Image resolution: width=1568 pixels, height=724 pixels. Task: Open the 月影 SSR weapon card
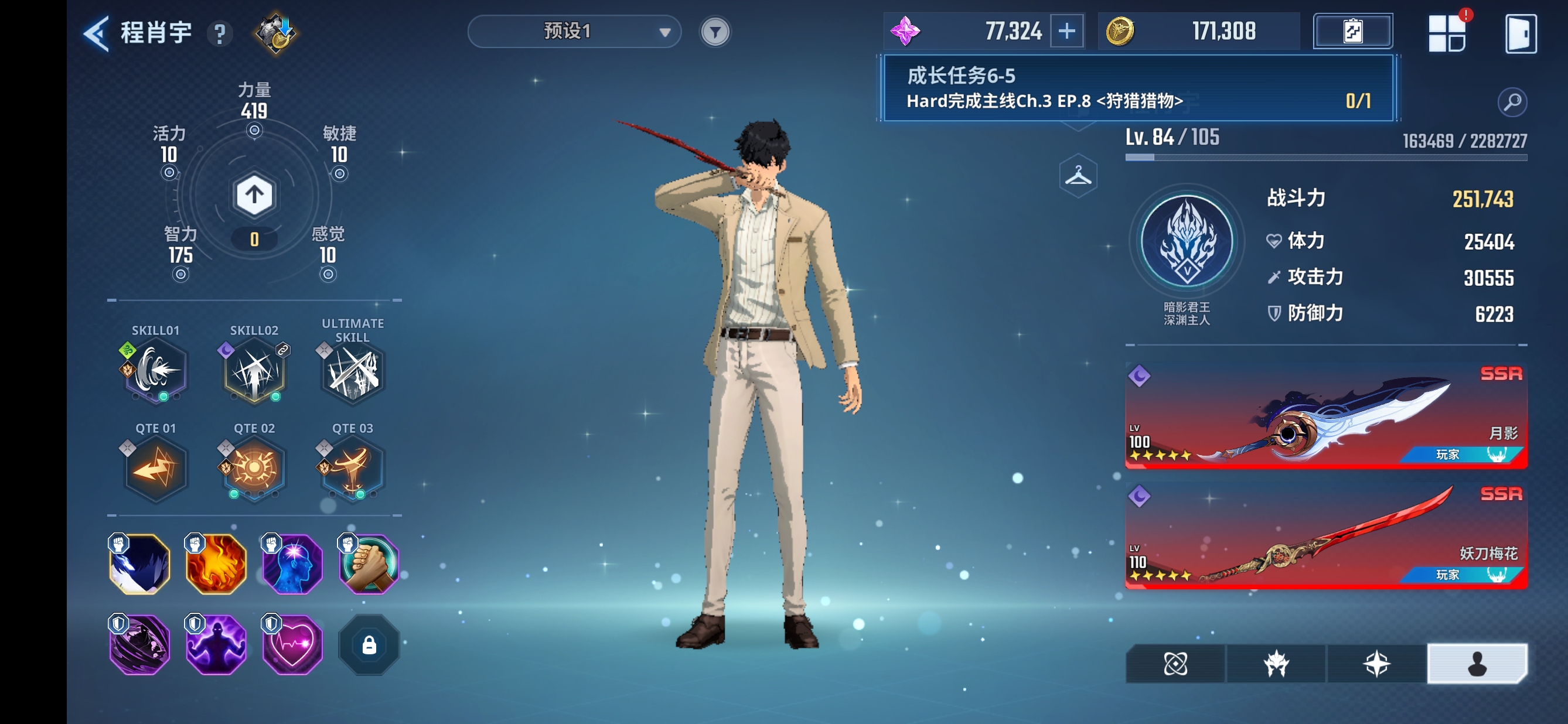coord(1325,416)
